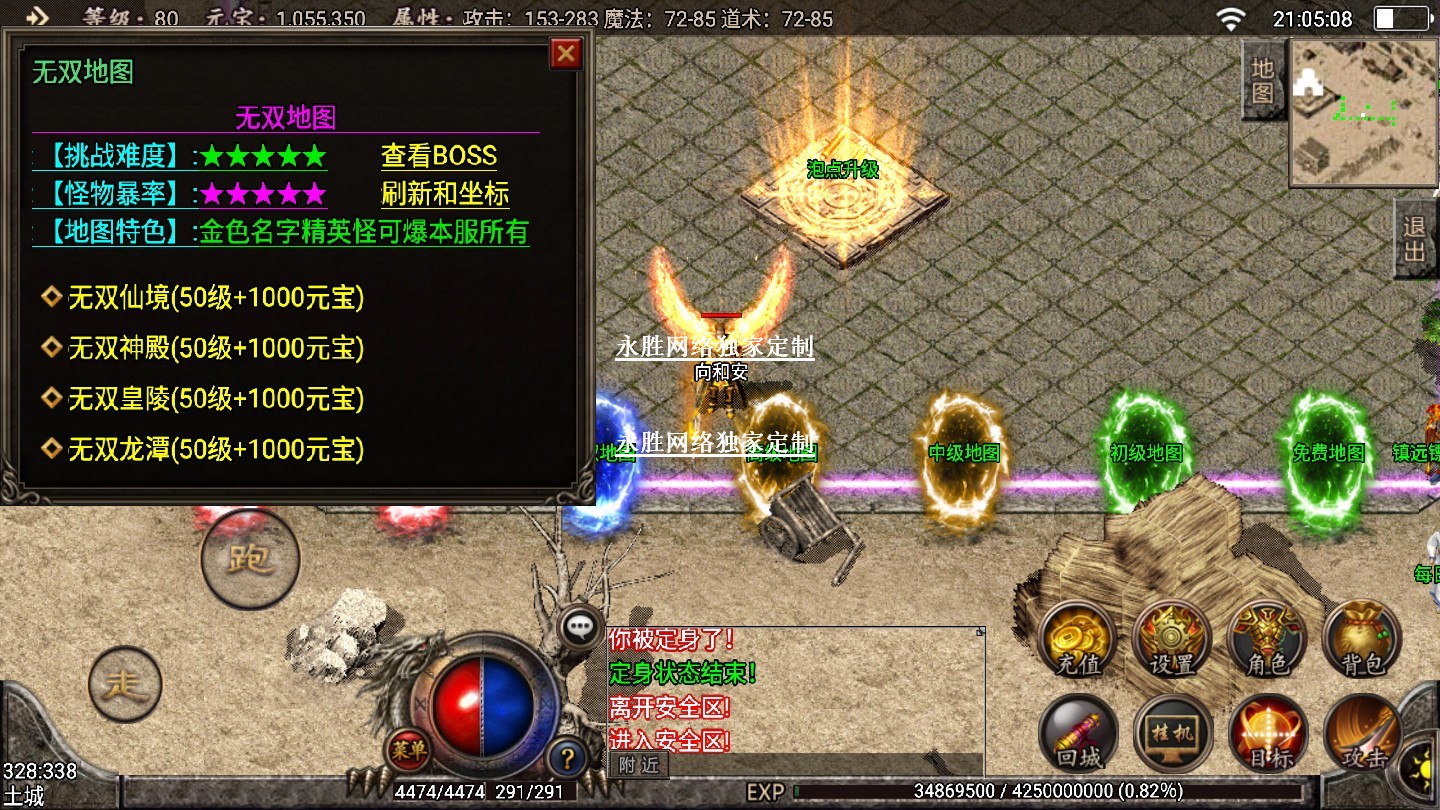Tap the 攻击 attack button
The height and width of the screenshot is (810, 1440).
(1361, 733)
